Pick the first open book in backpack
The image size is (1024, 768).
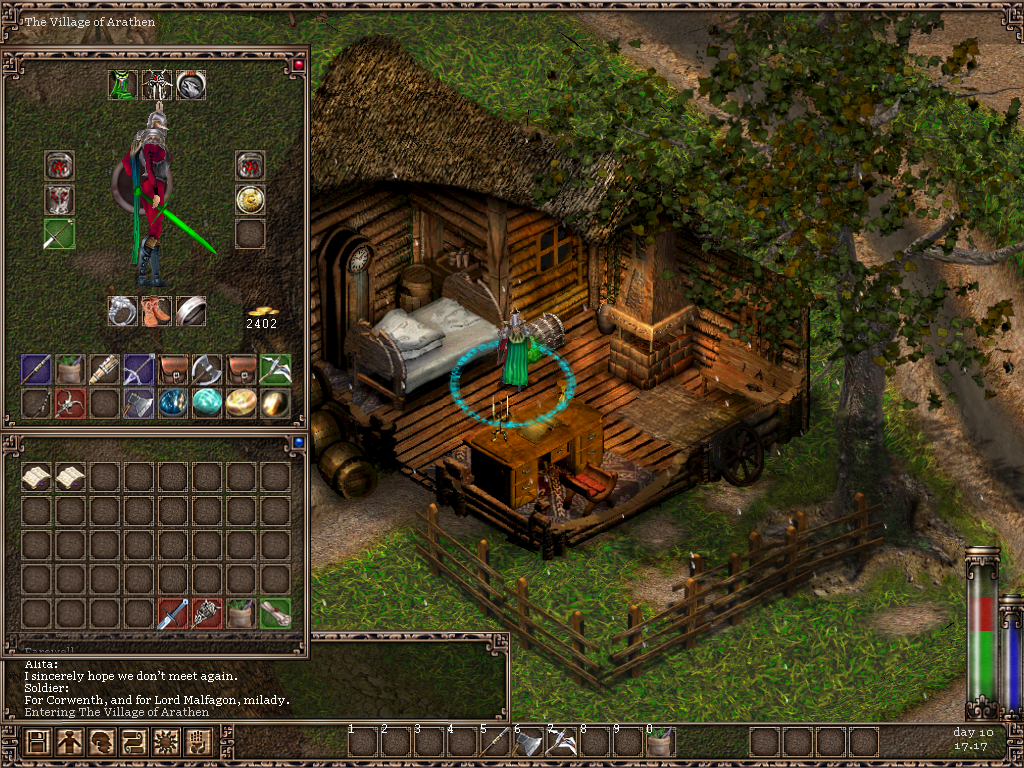click(x=37, y=477)
